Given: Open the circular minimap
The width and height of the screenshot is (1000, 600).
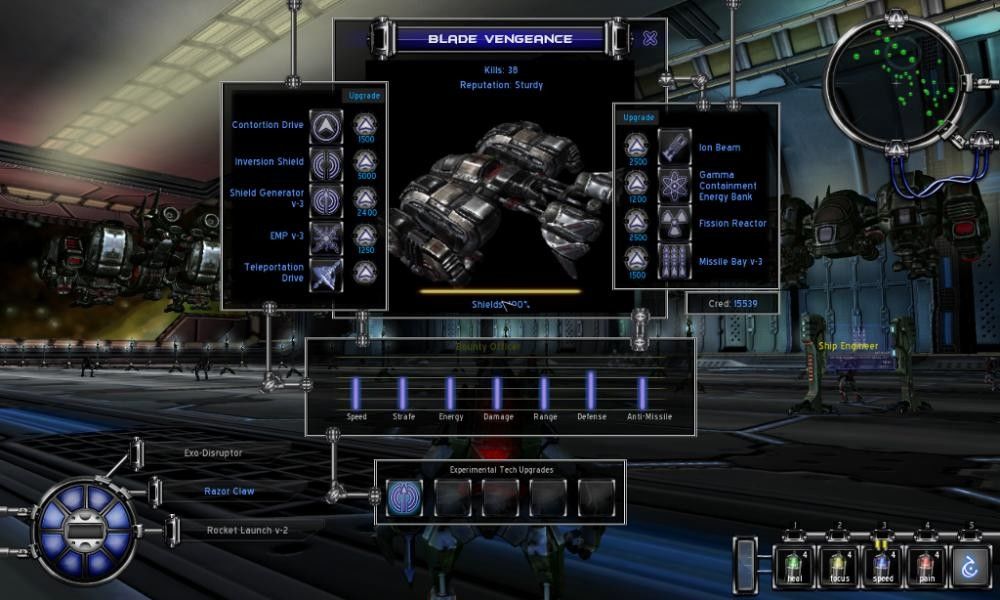Looking at the screenshot, I should coord(897,78).
